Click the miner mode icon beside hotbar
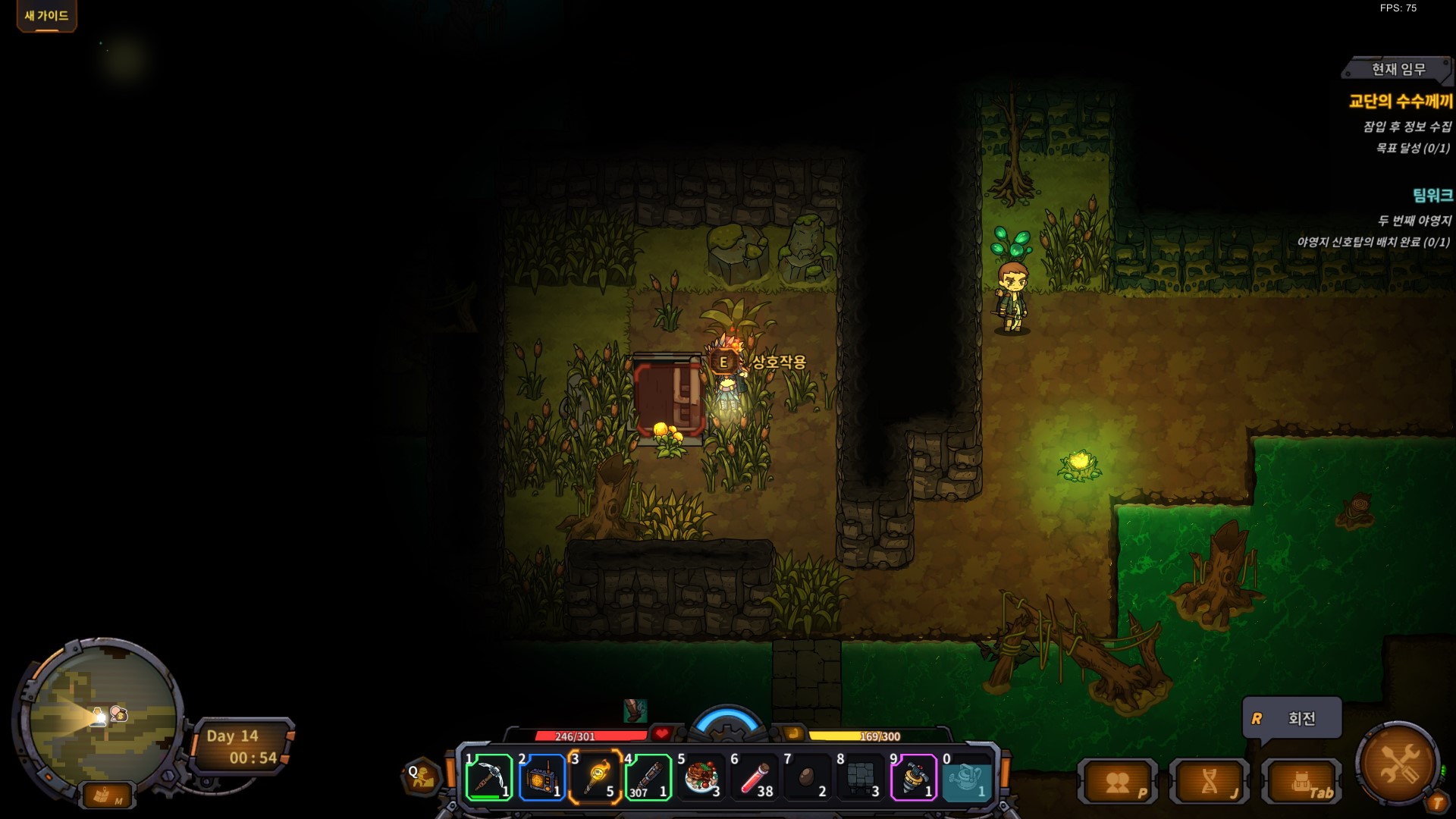Image resolution: width=1456 pixels, height=819 pixels. pyautogui.click(x=422, y=777)
